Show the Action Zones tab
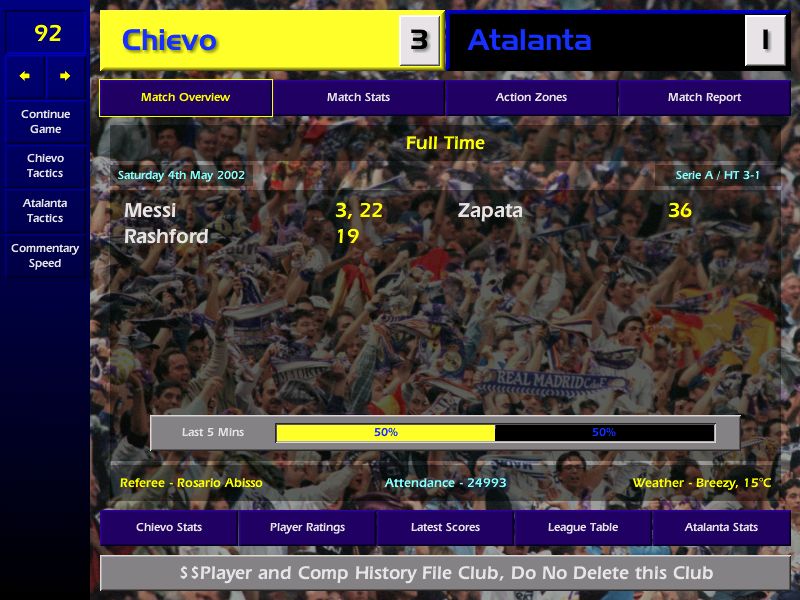 pyautogui.click(x=531, y=98)
